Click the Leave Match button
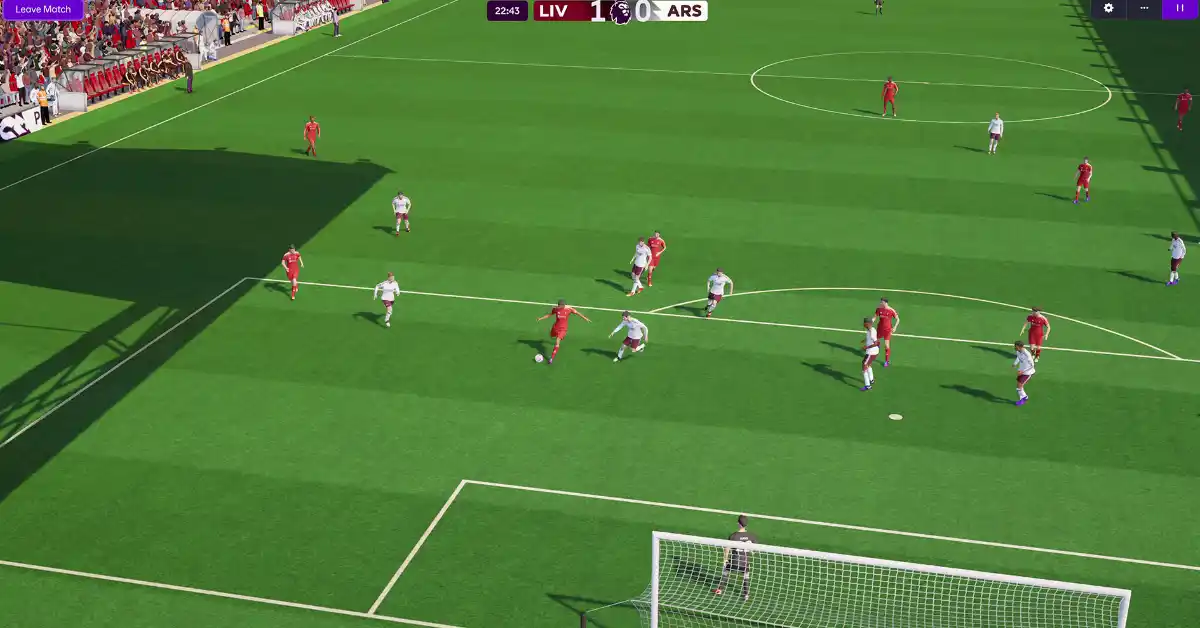This screenshot has height=628, width=1200. (43, 9)
